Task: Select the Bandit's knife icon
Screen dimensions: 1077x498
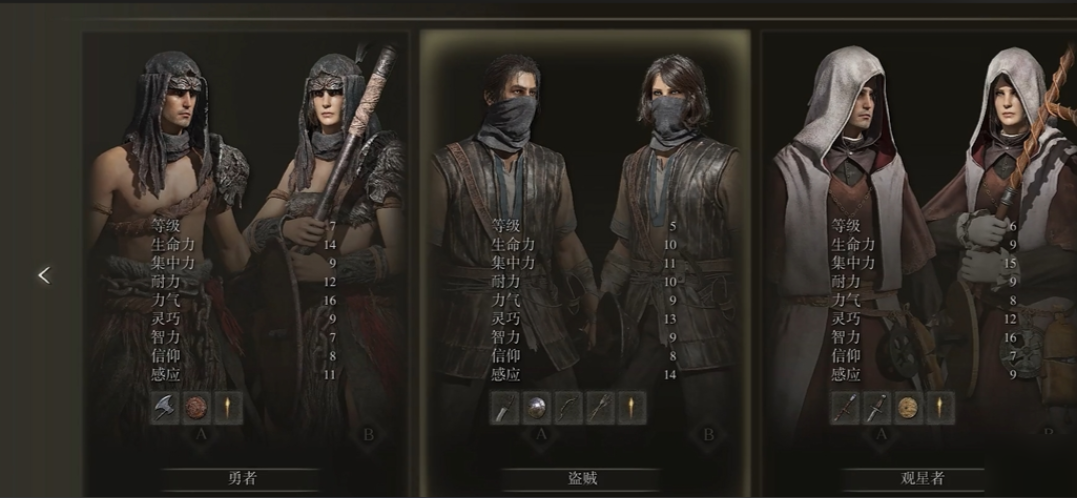Action: pos(505,407)
